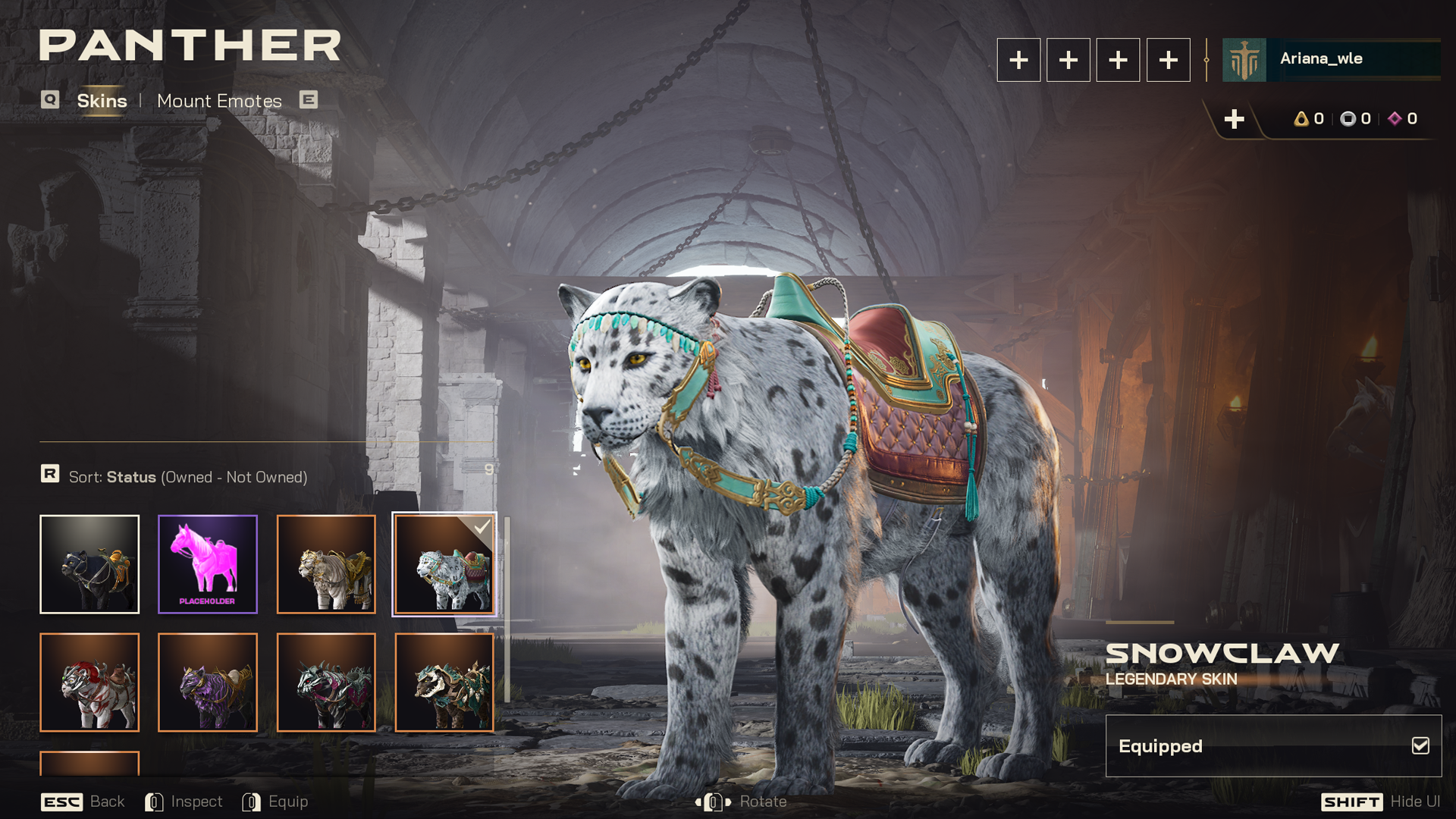
Task: Click the Equipped button
Action: tap(1273, 746)
